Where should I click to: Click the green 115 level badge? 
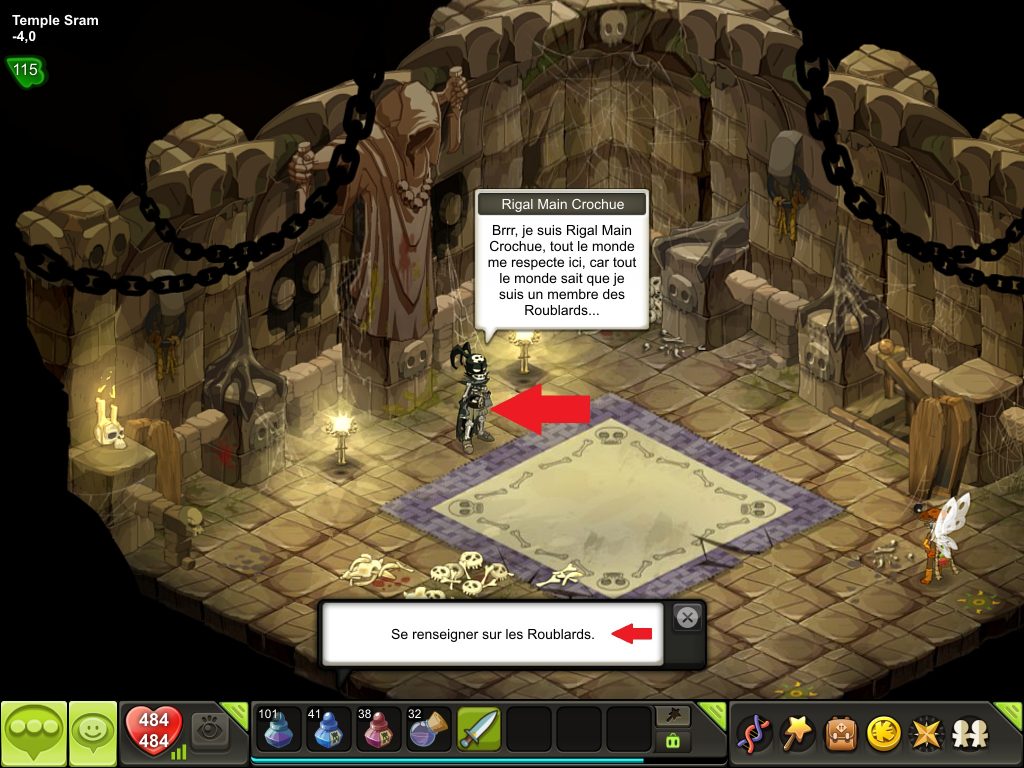click(x=25, y=70)
